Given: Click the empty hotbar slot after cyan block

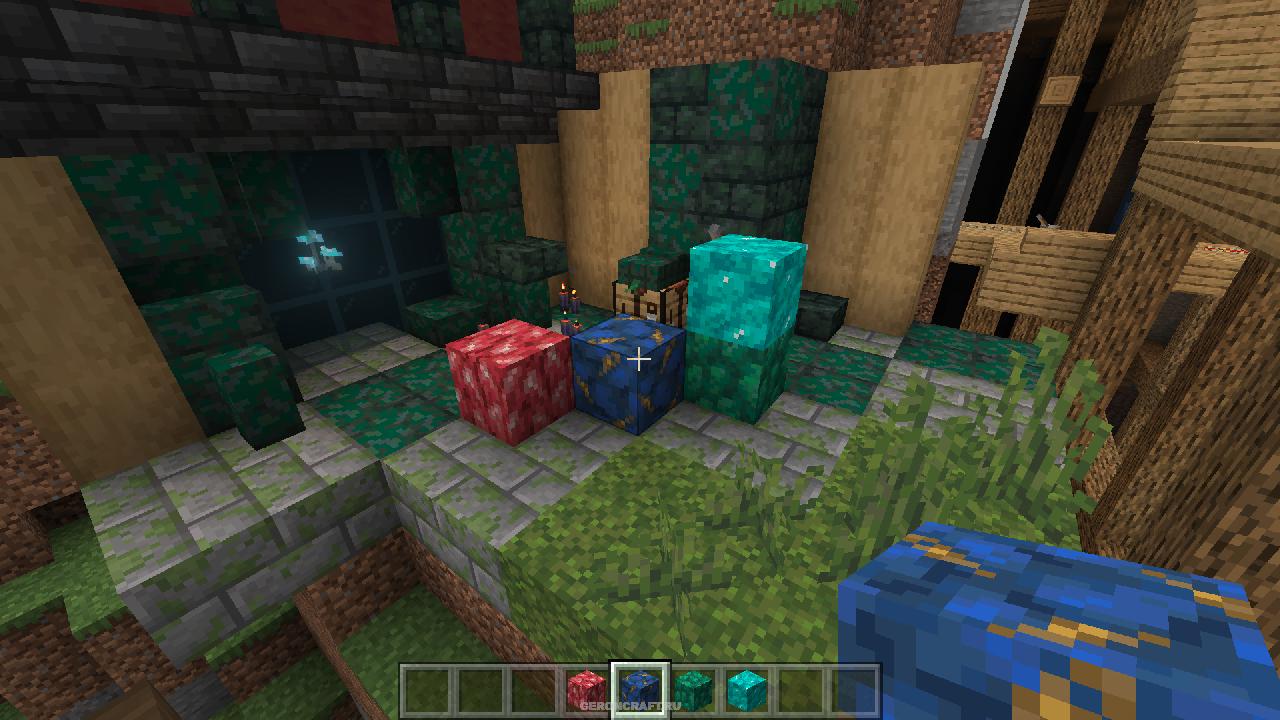Looking at the screenshot, I should tap(800, 687).
